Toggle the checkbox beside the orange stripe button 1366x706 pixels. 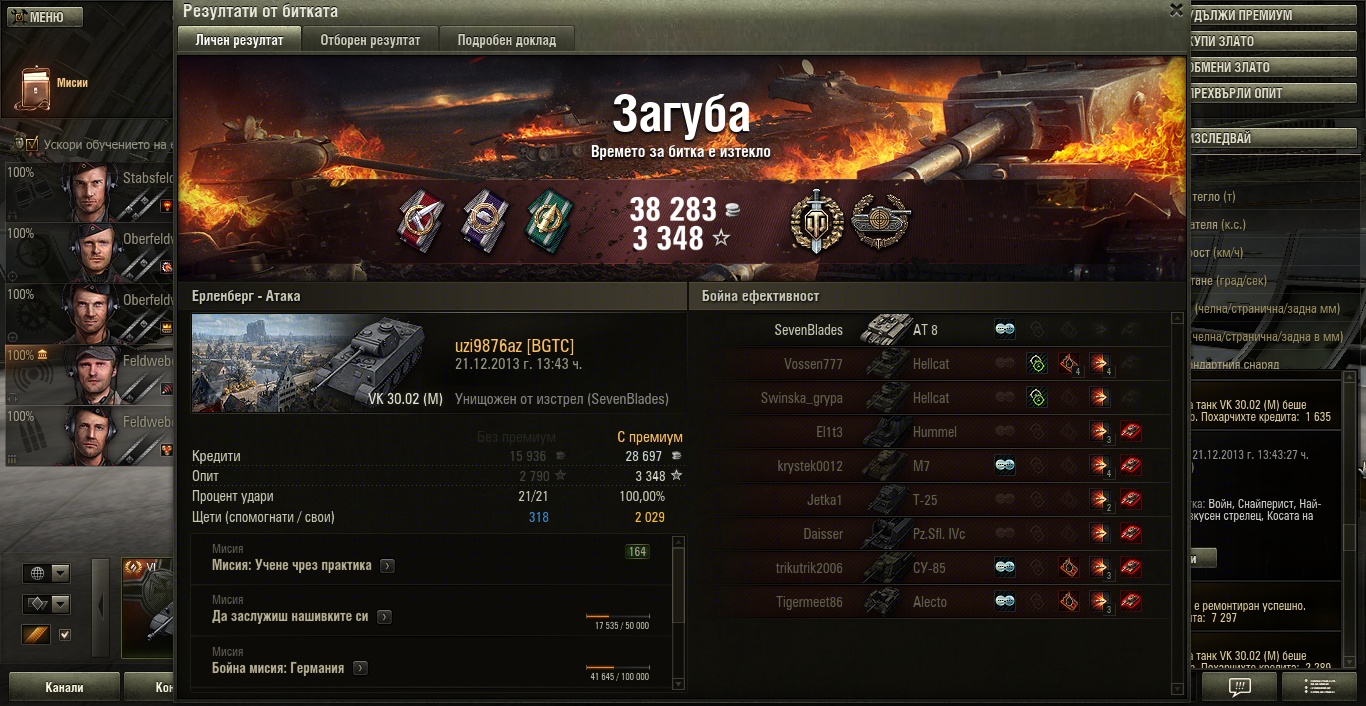click(65, 634)
